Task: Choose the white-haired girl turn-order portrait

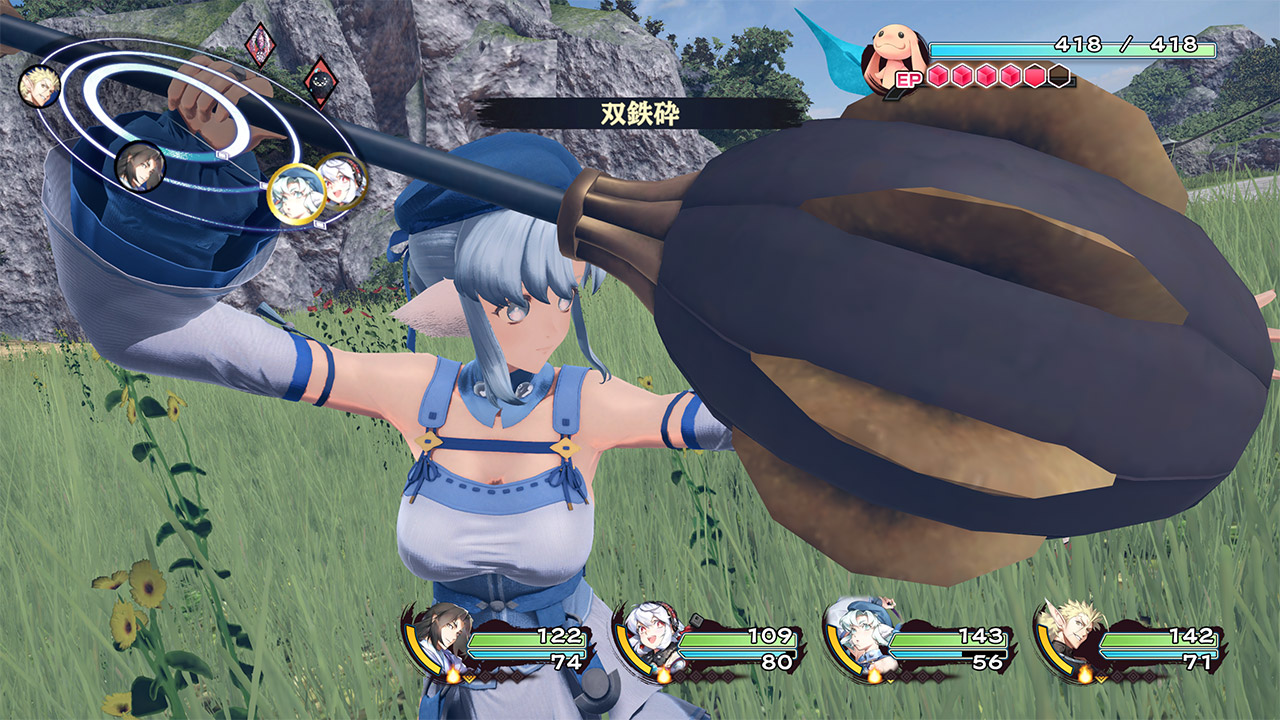Action: tap(340, 180)
